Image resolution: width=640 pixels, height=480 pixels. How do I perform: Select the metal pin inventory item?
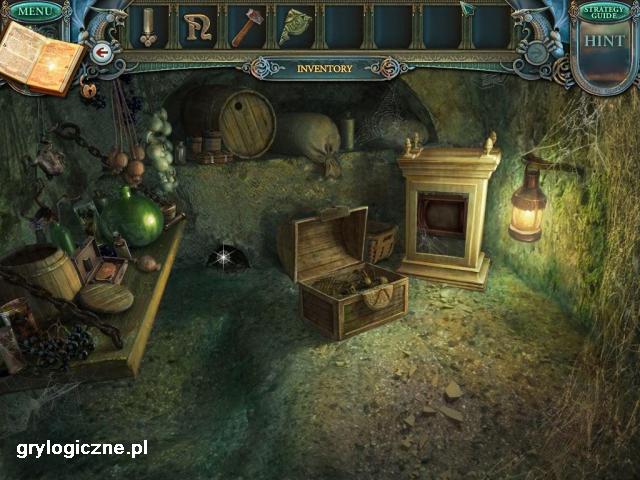tap(148, 27)
